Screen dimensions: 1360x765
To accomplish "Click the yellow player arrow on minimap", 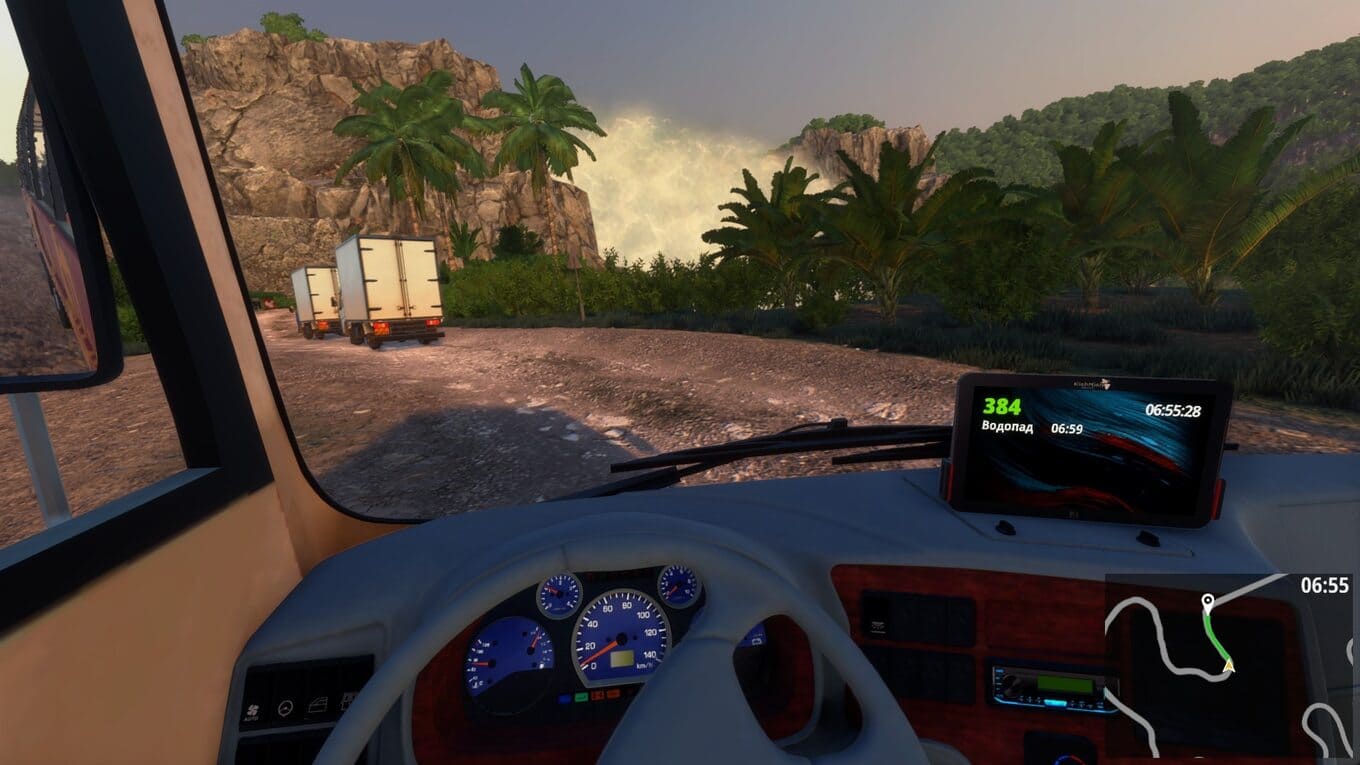I will (1228, 665).
